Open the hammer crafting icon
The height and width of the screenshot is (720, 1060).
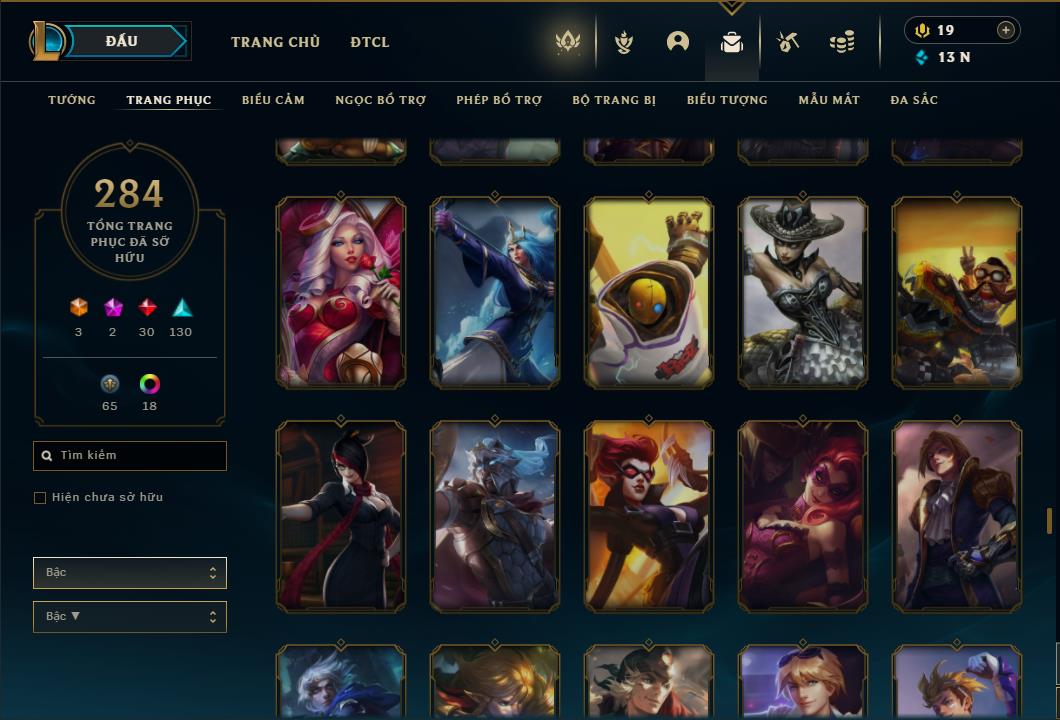788,42
